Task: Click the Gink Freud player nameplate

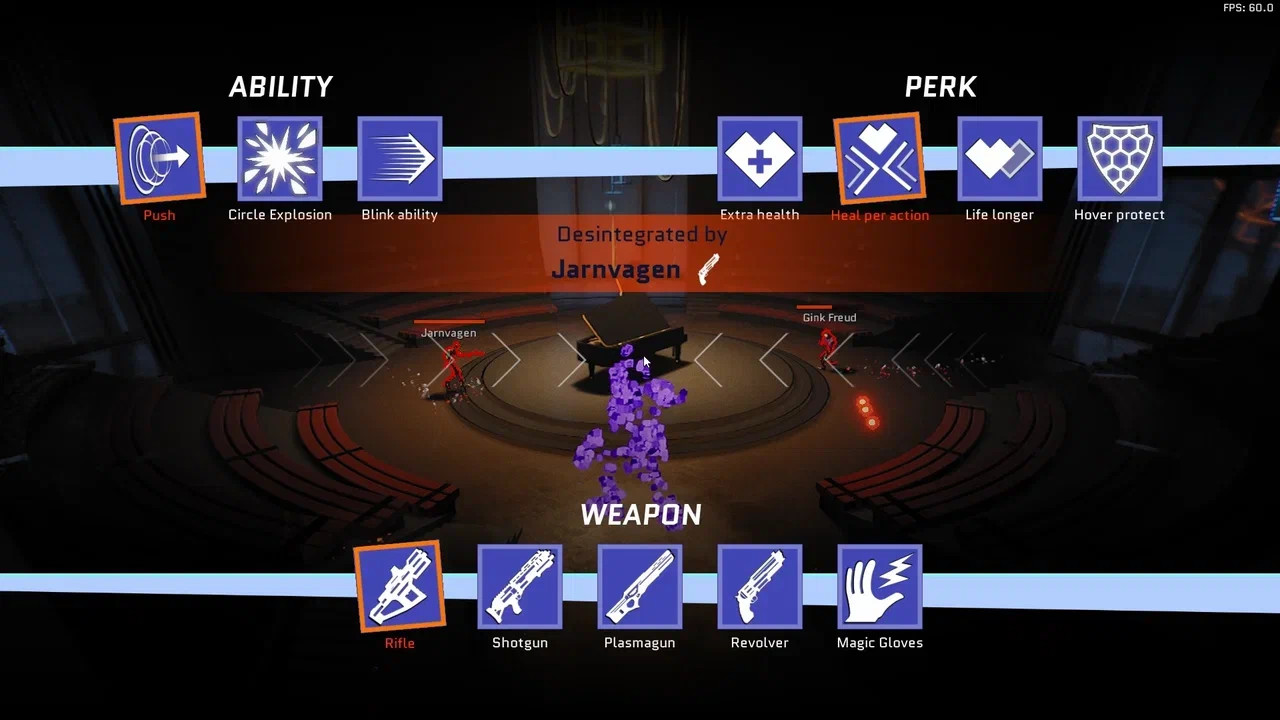Action: (x=828, y=317)
